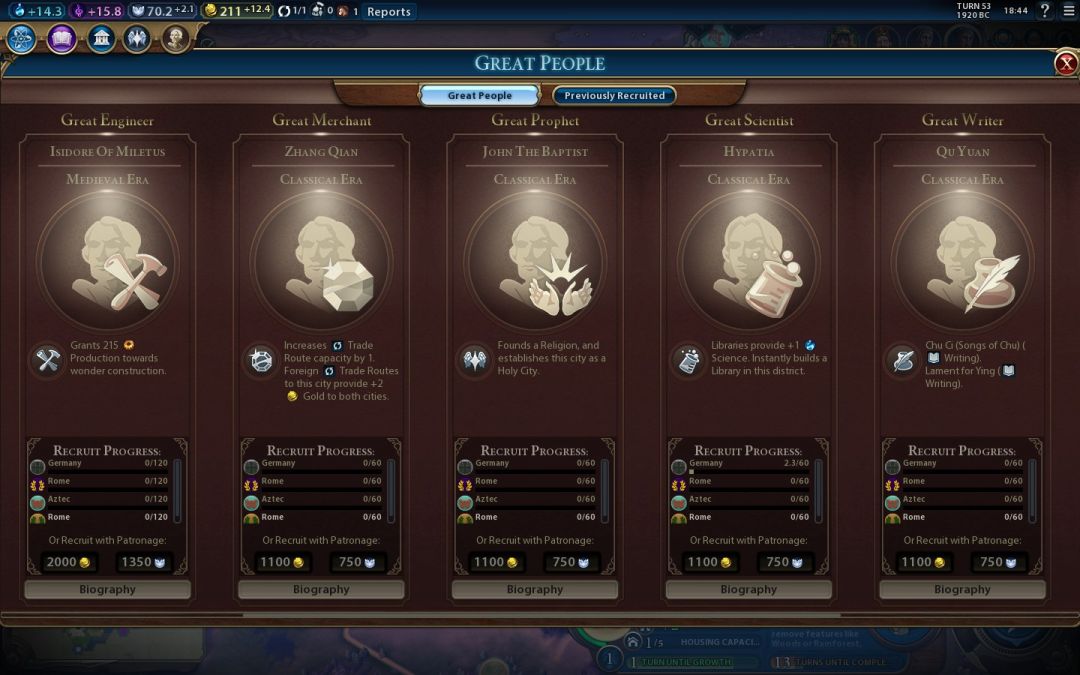Show John the Baptist's Biography
This screenshot has width=1080, height=675.
[535, 590]
